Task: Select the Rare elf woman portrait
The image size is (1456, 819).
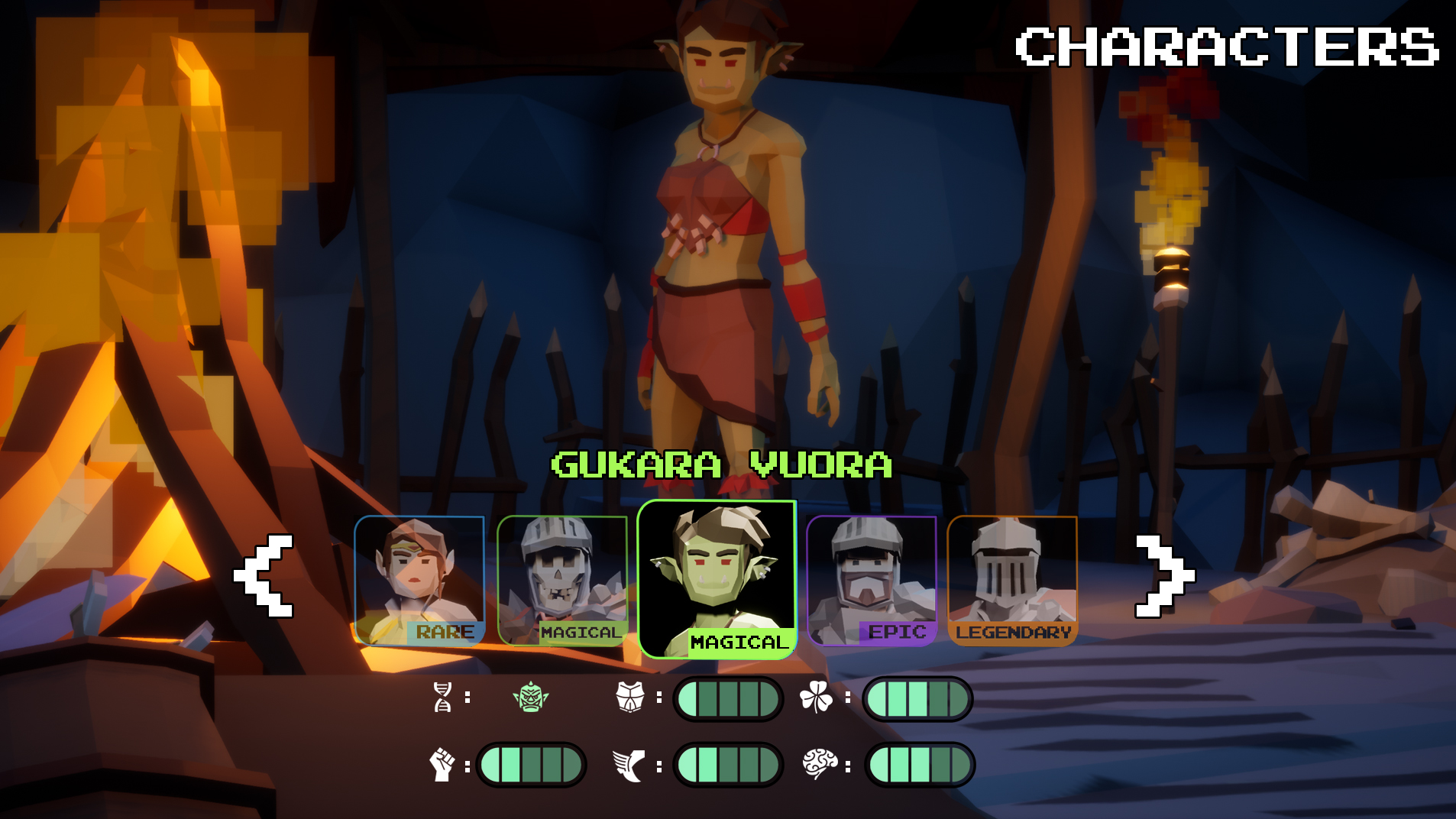Action: coord(419,581)
